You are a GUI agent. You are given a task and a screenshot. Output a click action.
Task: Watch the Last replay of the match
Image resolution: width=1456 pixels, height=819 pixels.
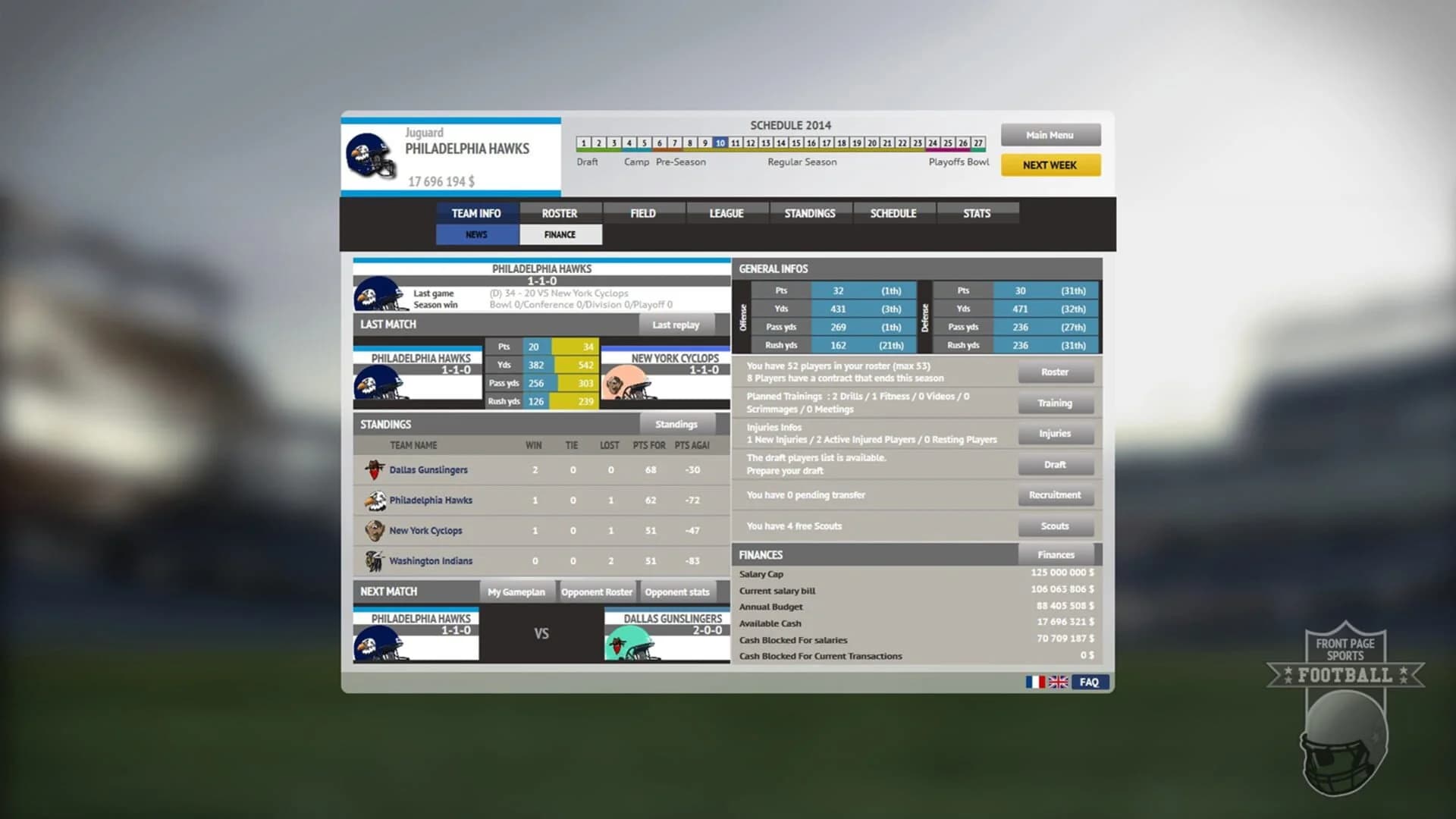tap(675, 325)
